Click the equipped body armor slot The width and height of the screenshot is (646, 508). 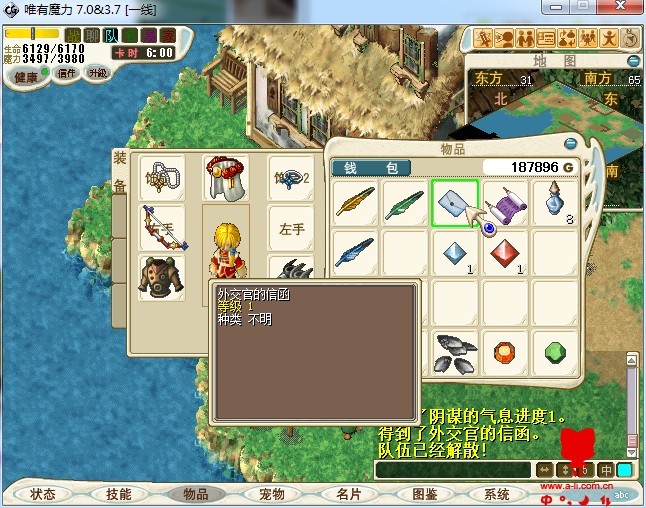pos(161,276)
